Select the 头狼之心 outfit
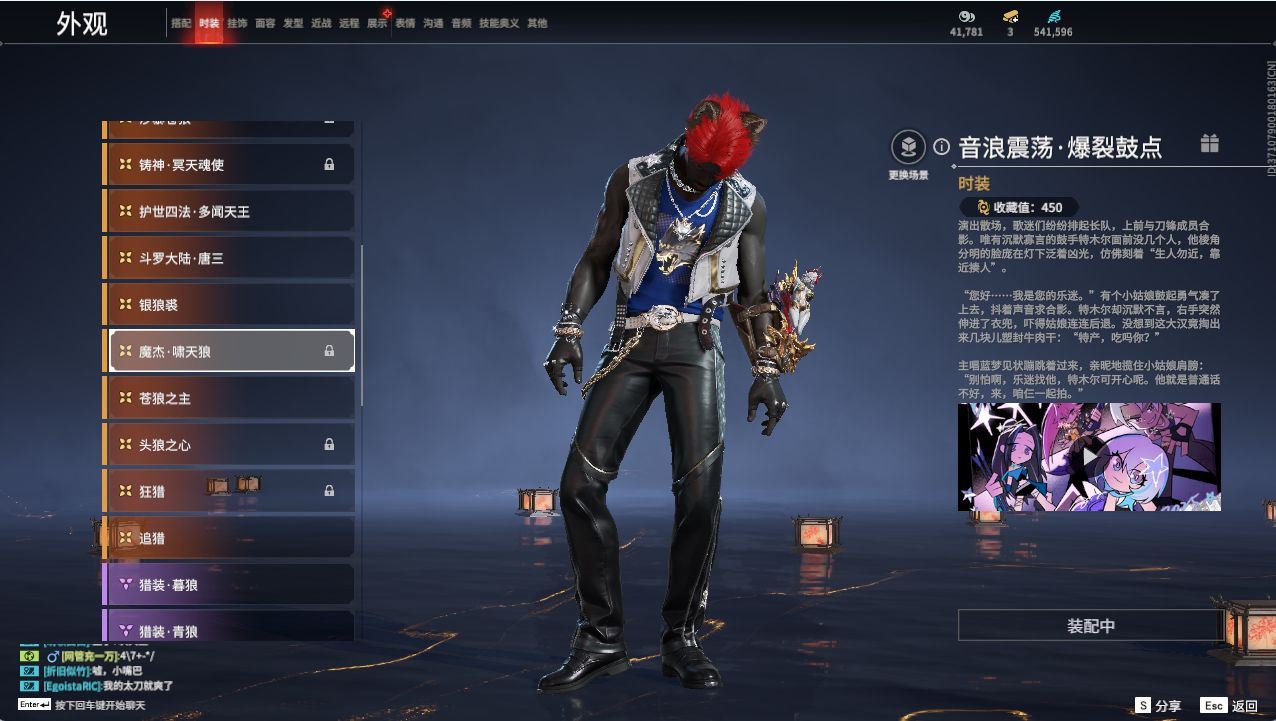Viewport: 1276px width, 721px height. click(x=230, y=445)
